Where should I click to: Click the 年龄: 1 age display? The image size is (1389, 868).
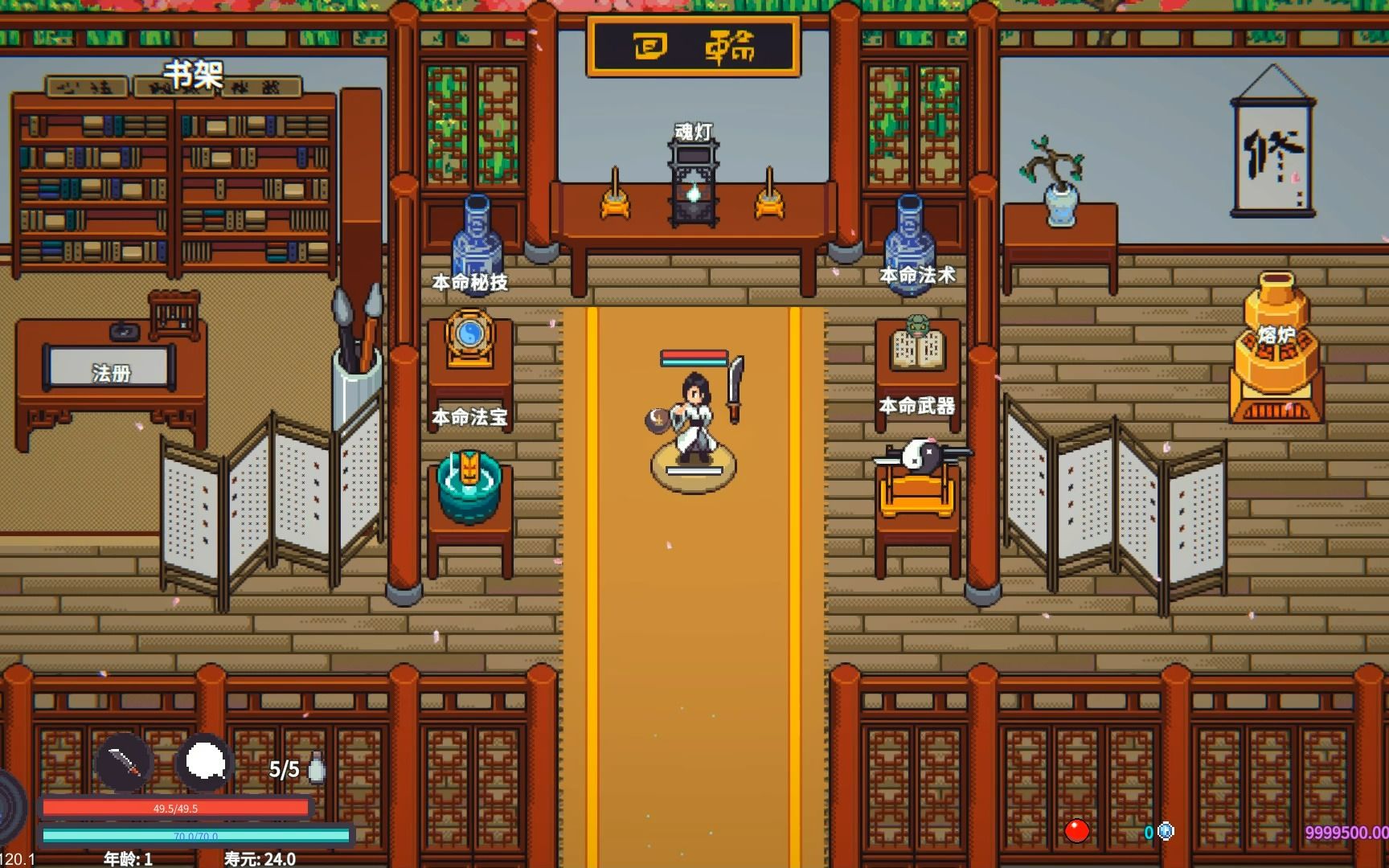click(x=129, y=858)
